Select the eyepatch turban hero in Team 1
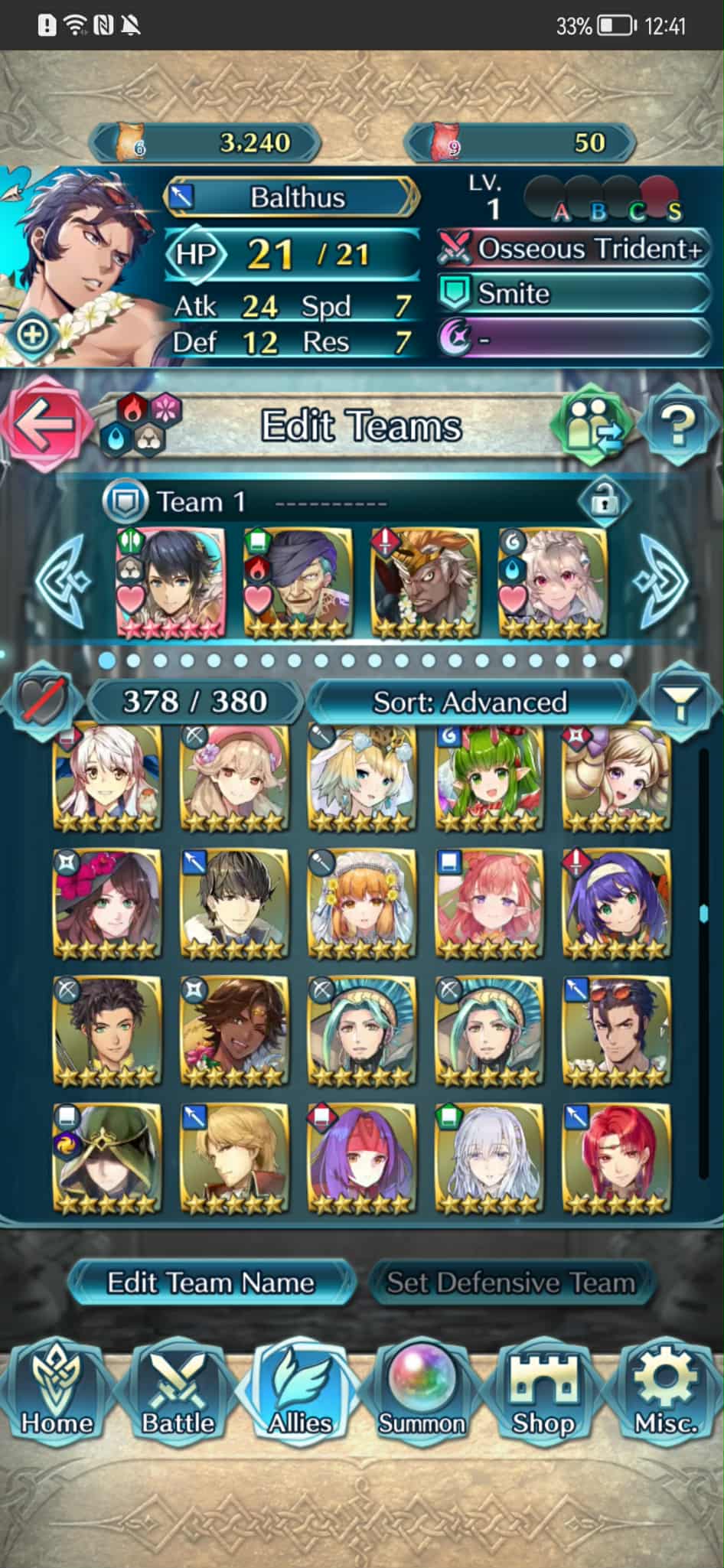 tap(298, 583)
